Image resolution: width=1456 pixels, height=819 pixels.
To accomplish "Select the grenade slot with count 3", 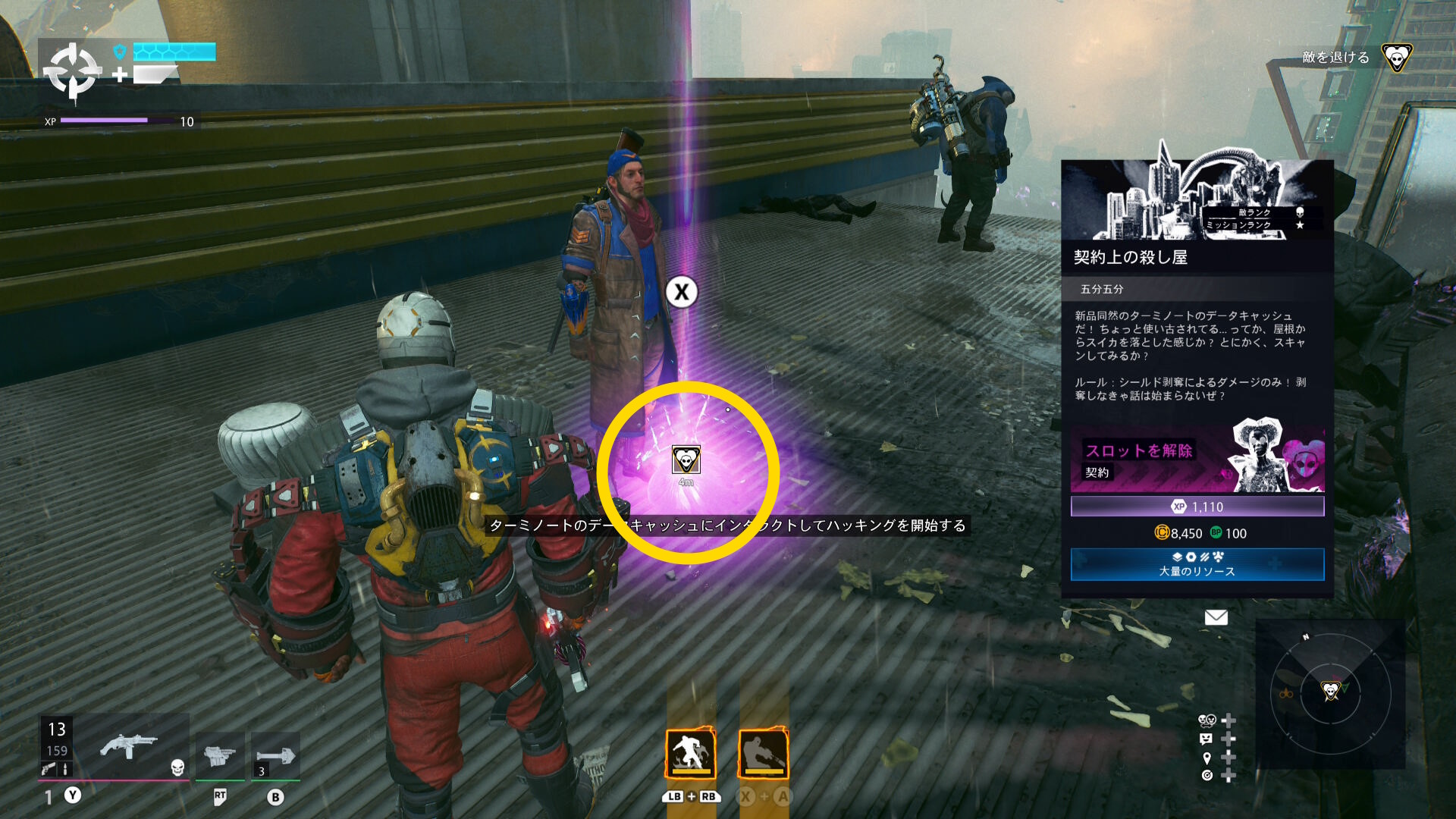I will (275, 756).
